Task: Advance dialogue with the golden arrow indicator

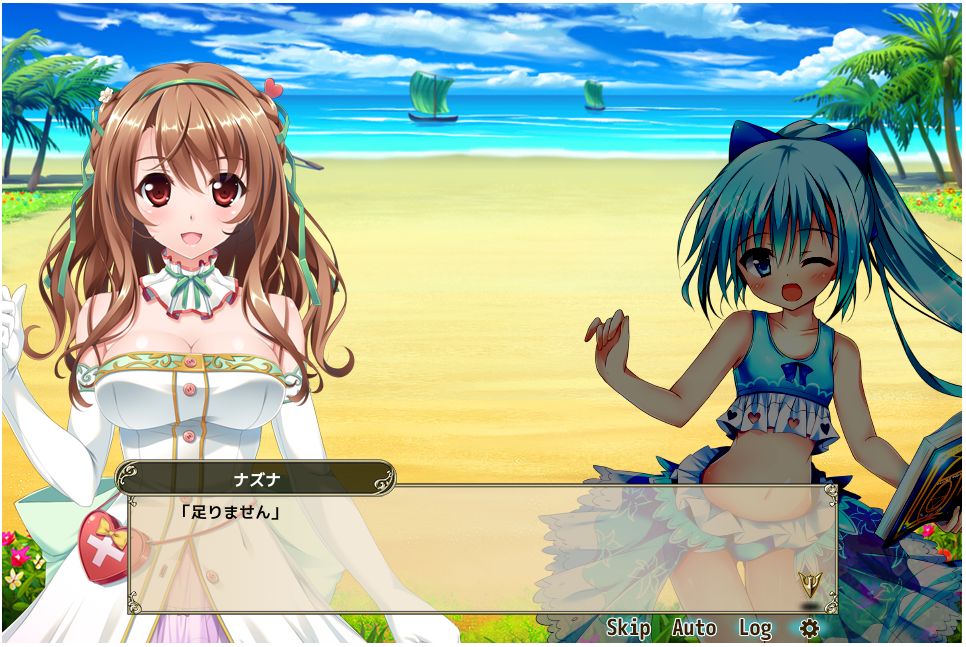Action: (808, 584)
